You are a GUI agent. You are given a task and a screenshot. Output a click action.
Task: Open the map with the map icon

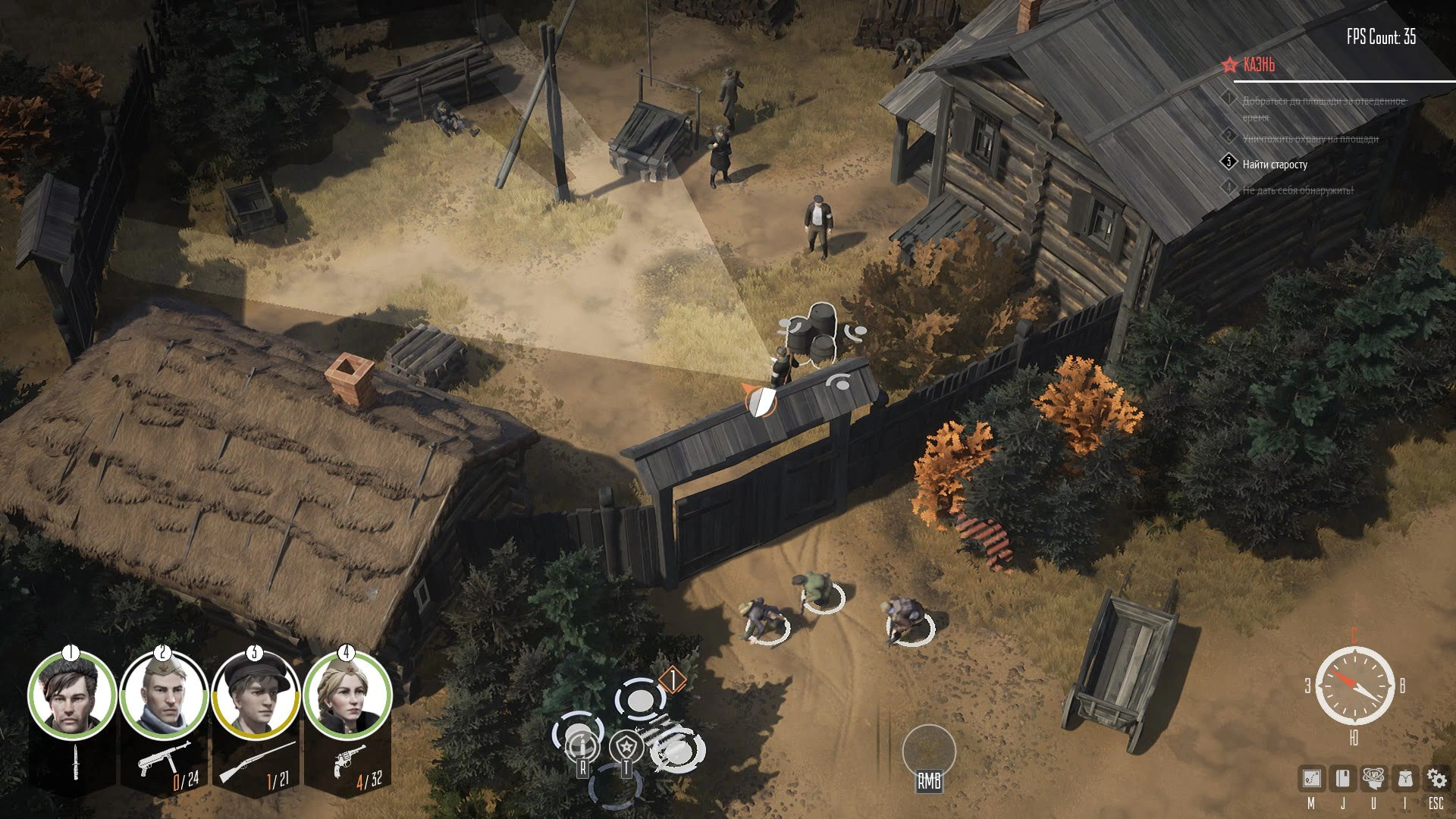coord(1311,778)
